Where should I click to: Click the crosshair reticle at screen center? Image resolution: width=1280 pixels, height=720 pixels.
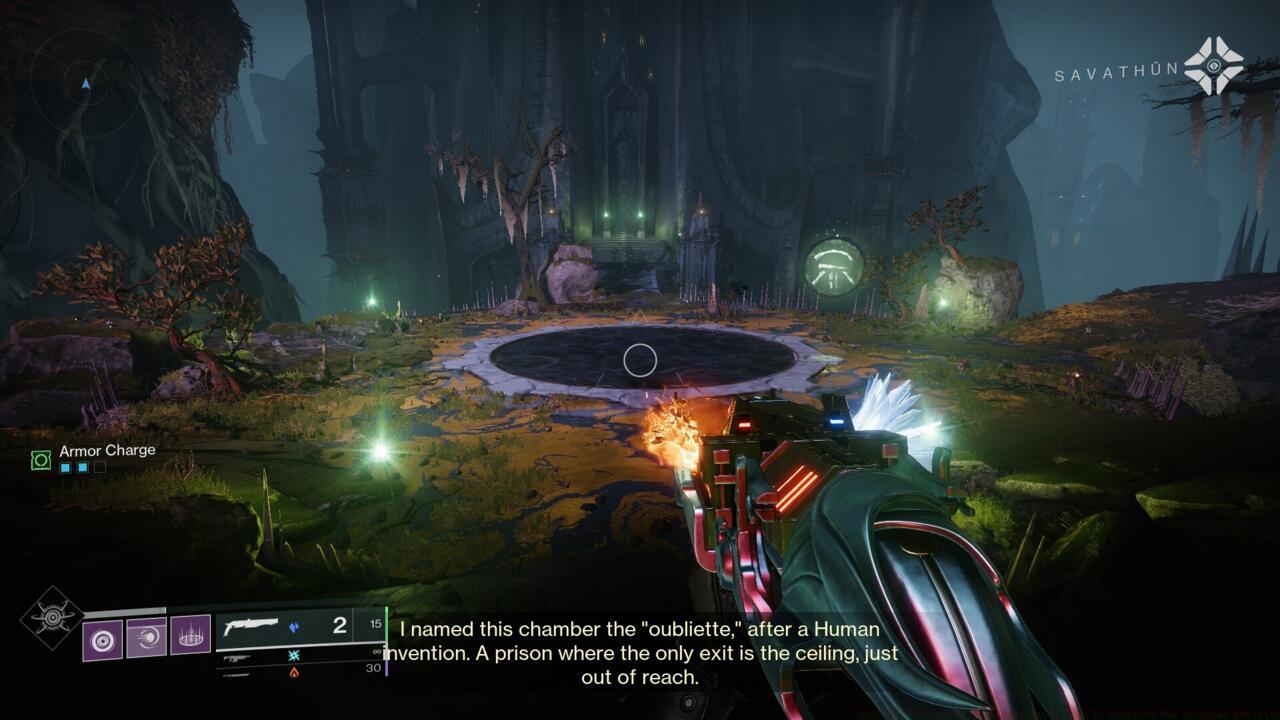[640, 360]
